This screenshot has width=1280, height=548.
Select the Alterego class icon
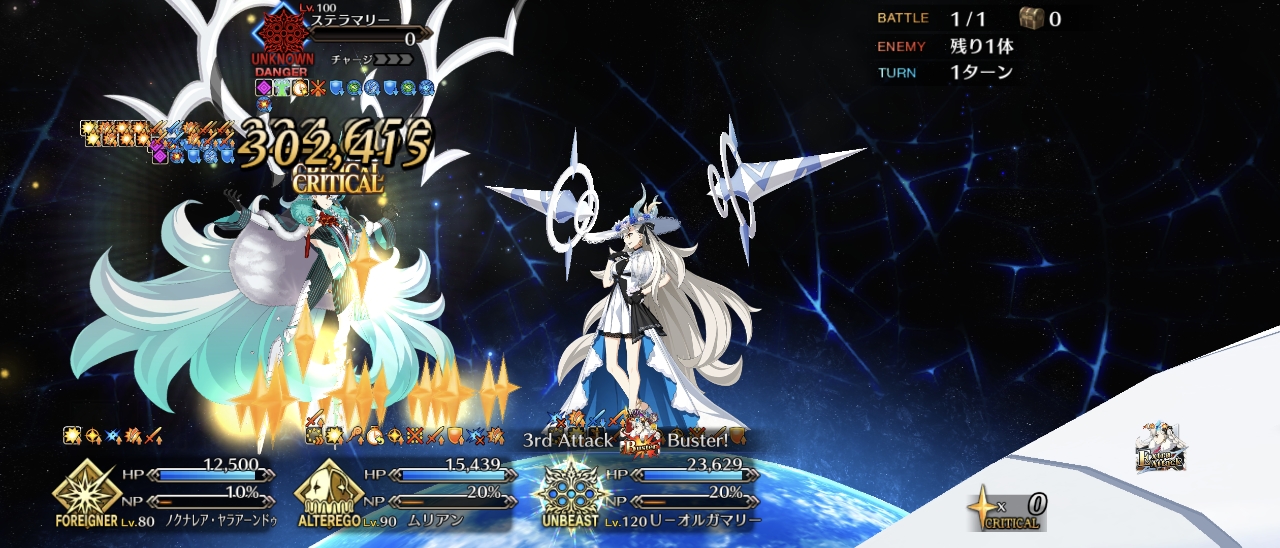click(x=329, y=490)
